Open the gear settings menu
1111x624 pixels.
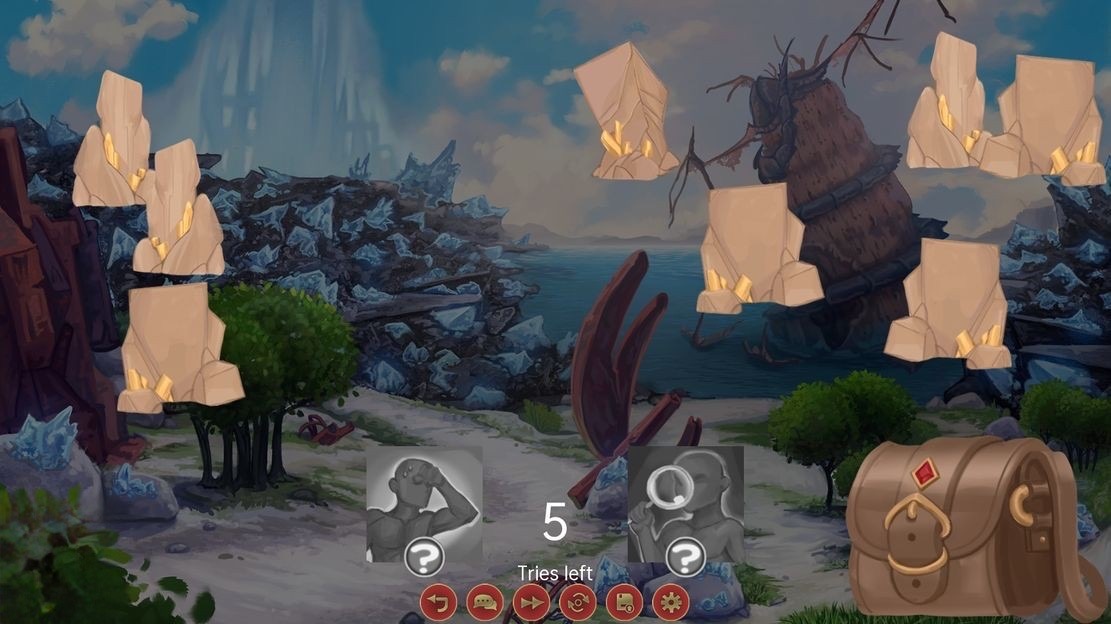click(671, 603)
